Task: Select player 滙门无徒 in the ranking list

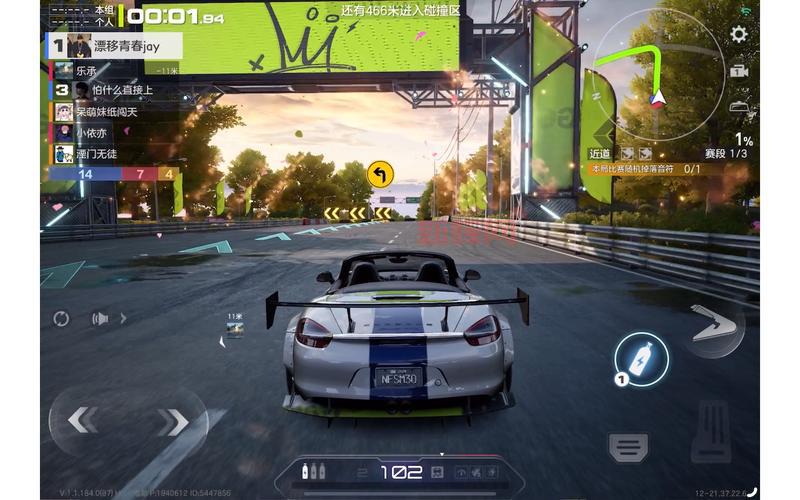Action: (95, 153)
